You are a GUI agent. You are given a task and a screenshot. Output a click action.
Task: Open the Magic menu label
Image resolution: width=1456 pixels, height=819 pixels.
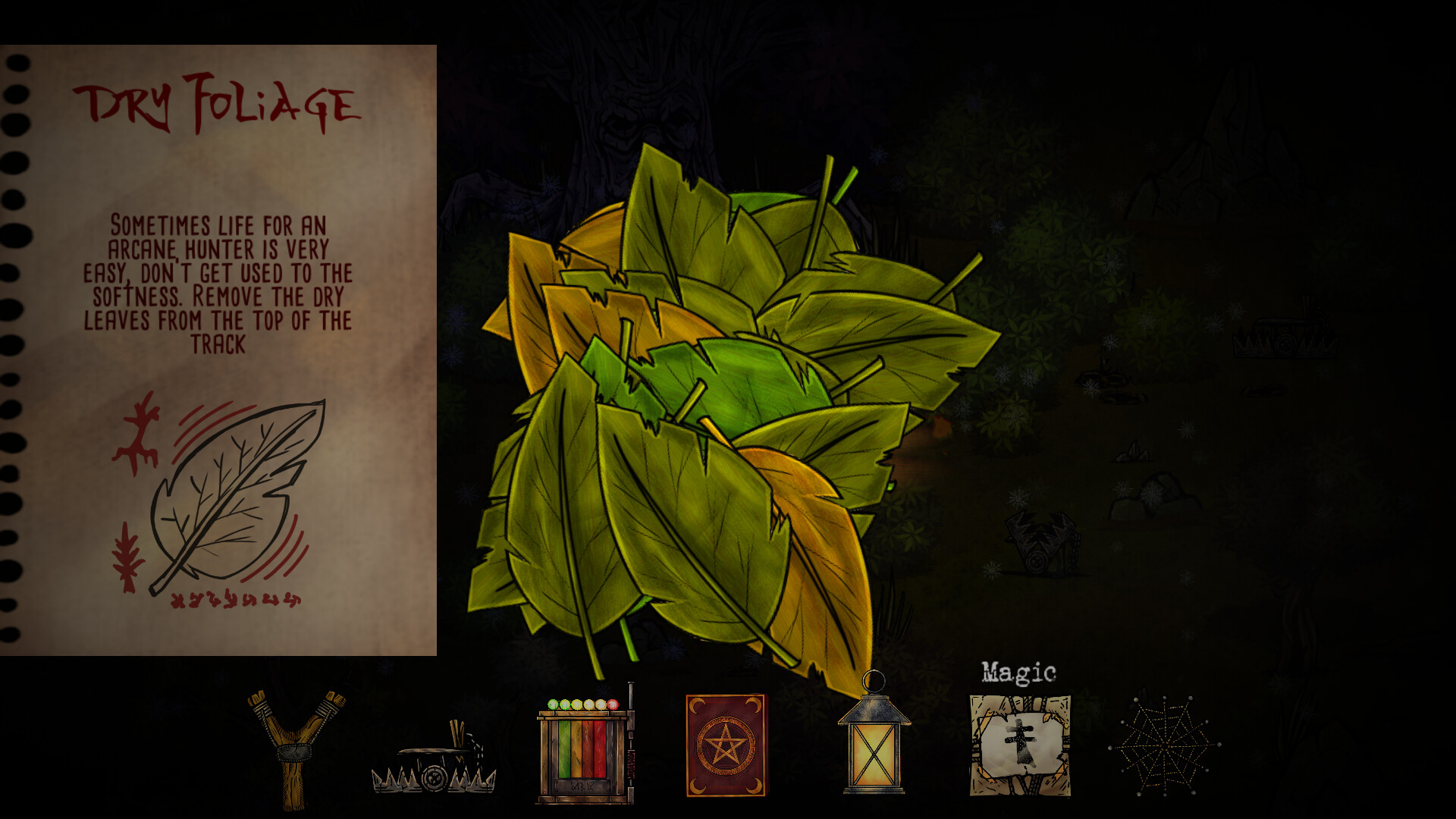click(x=1020, y=671)
